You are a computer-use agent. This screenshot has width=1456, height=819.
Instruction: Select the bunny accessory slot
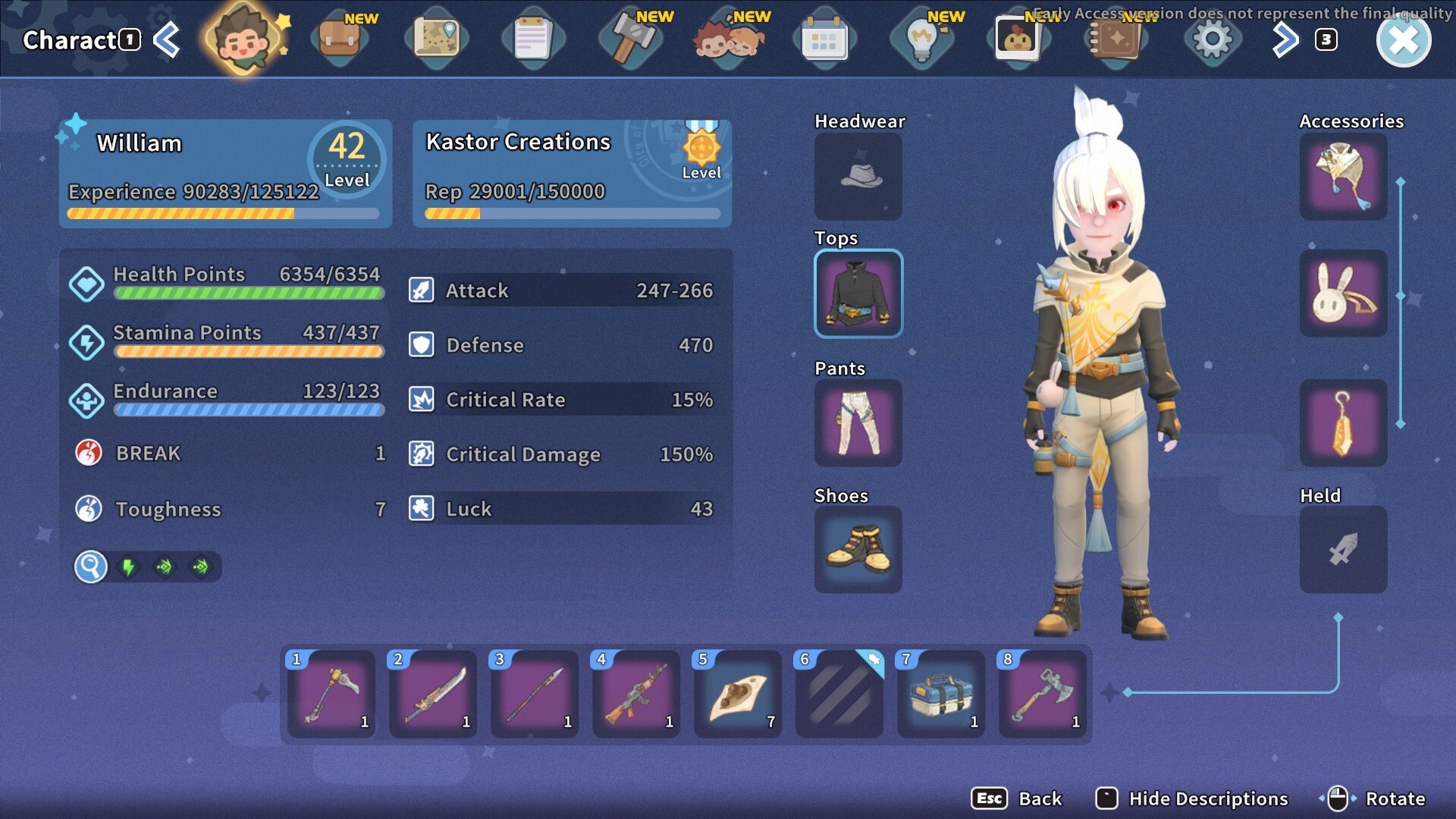point(1342,293)
